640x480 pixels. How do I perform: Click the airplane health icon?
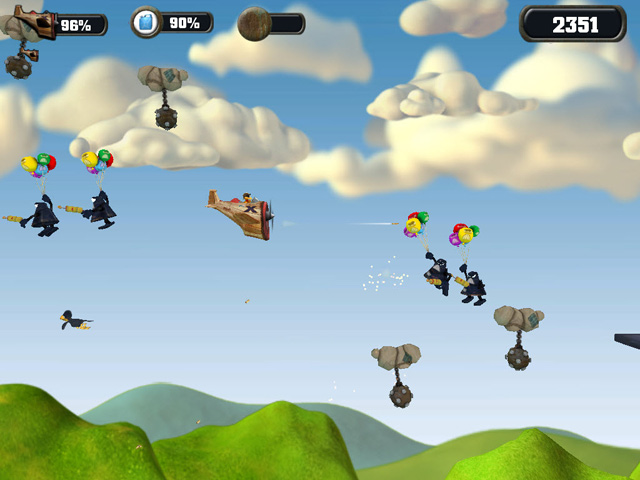[32, 22]
